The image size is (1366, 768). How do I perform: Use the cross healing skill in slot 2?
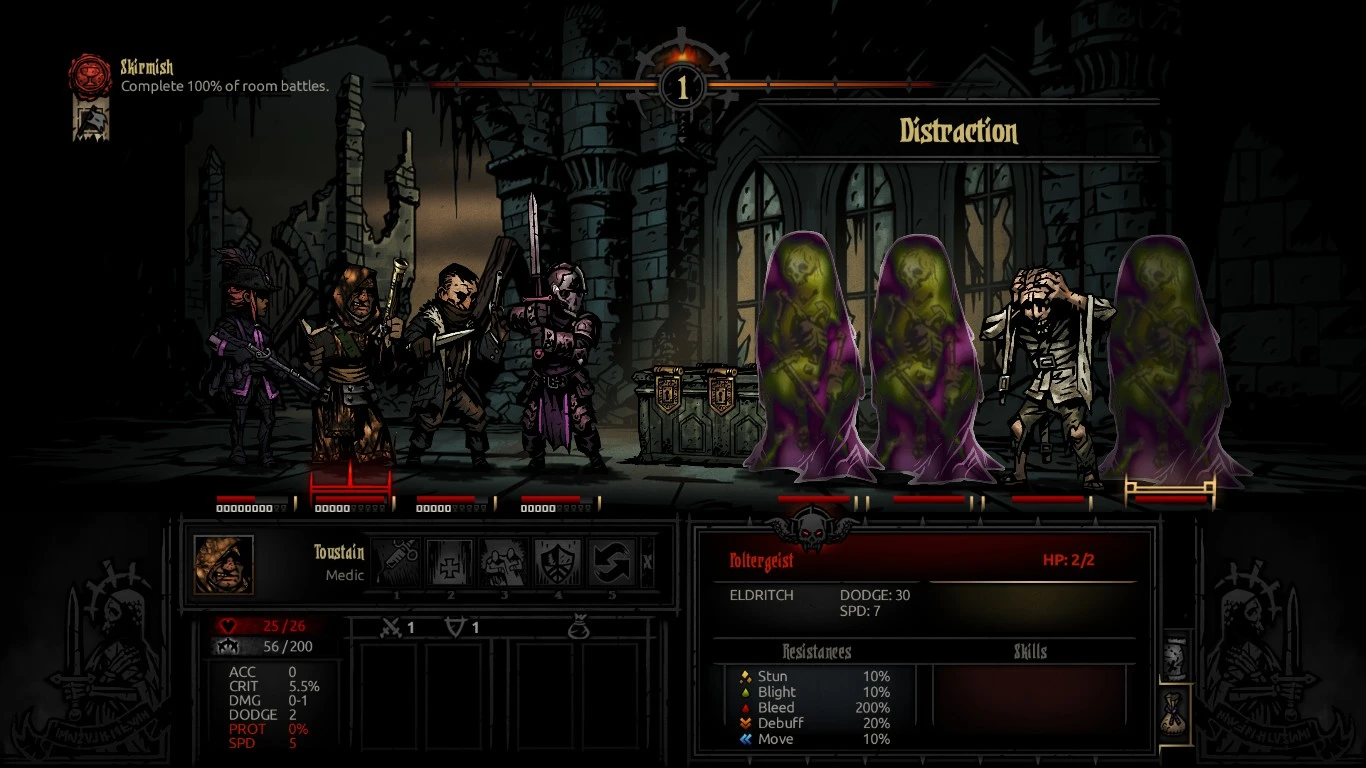coord(450,564)
